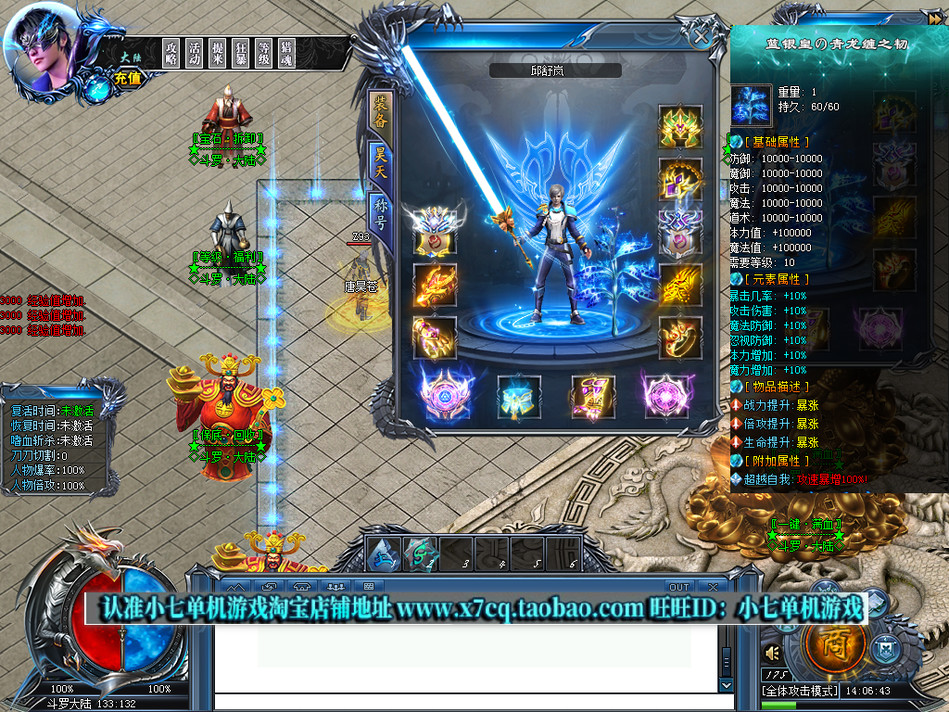Image resolution: width=949 pixels, height=712 pixels.
Task: Open the 活动 events menu
Action: click(195, 53)
